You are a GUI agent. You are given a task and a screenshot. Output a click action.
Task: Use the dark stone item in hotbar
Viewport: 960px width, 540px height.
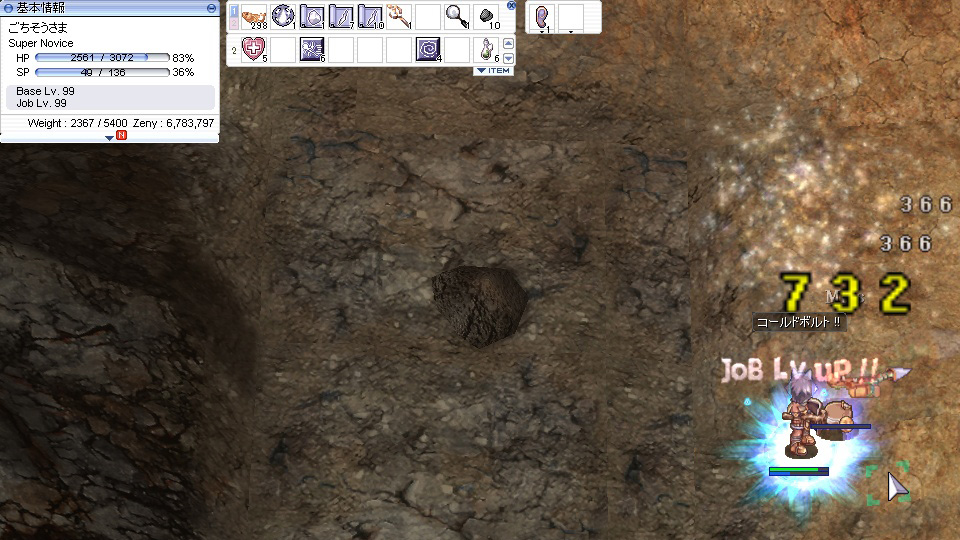coord(486,16)
